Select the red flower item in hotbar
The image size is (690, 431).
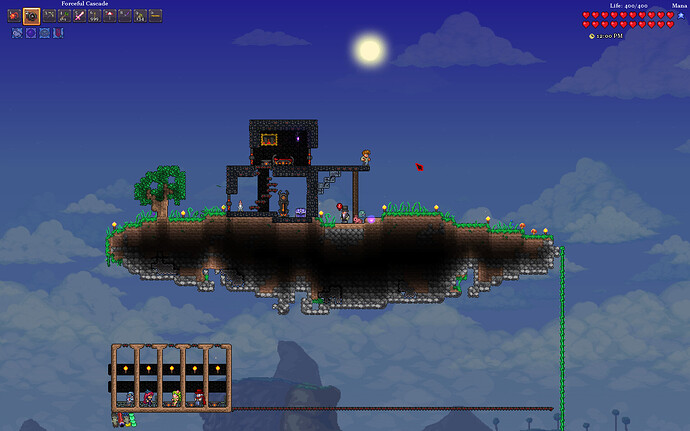(x=14, y=16)
